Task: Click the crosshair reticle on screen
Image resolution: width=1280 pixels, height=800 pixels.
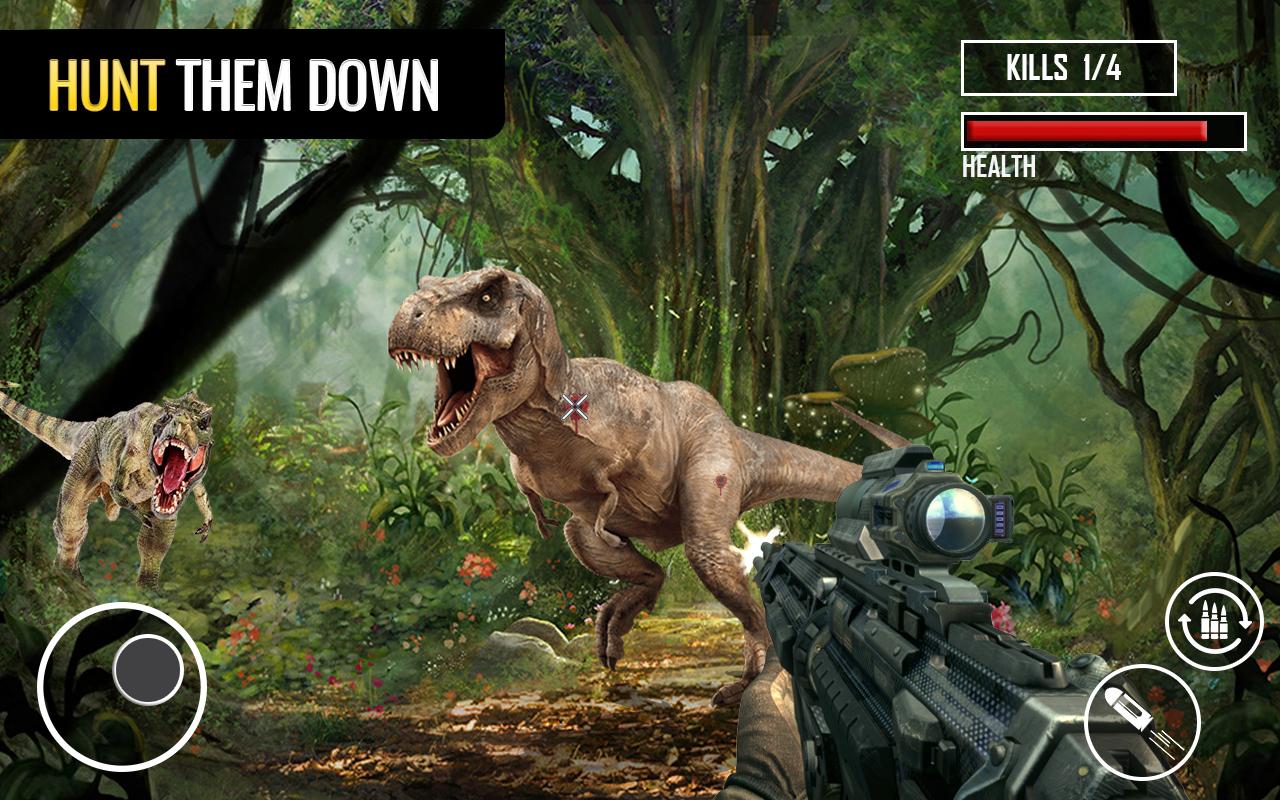Action: (x=574, y=407)
